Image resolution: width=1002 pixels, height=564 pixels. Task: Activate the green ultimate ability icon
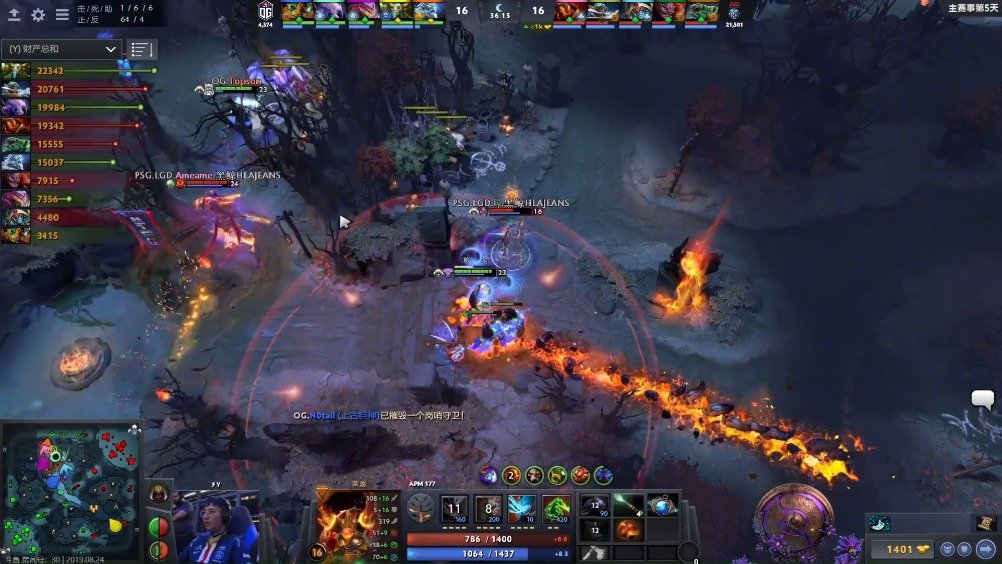pos(556,508)
